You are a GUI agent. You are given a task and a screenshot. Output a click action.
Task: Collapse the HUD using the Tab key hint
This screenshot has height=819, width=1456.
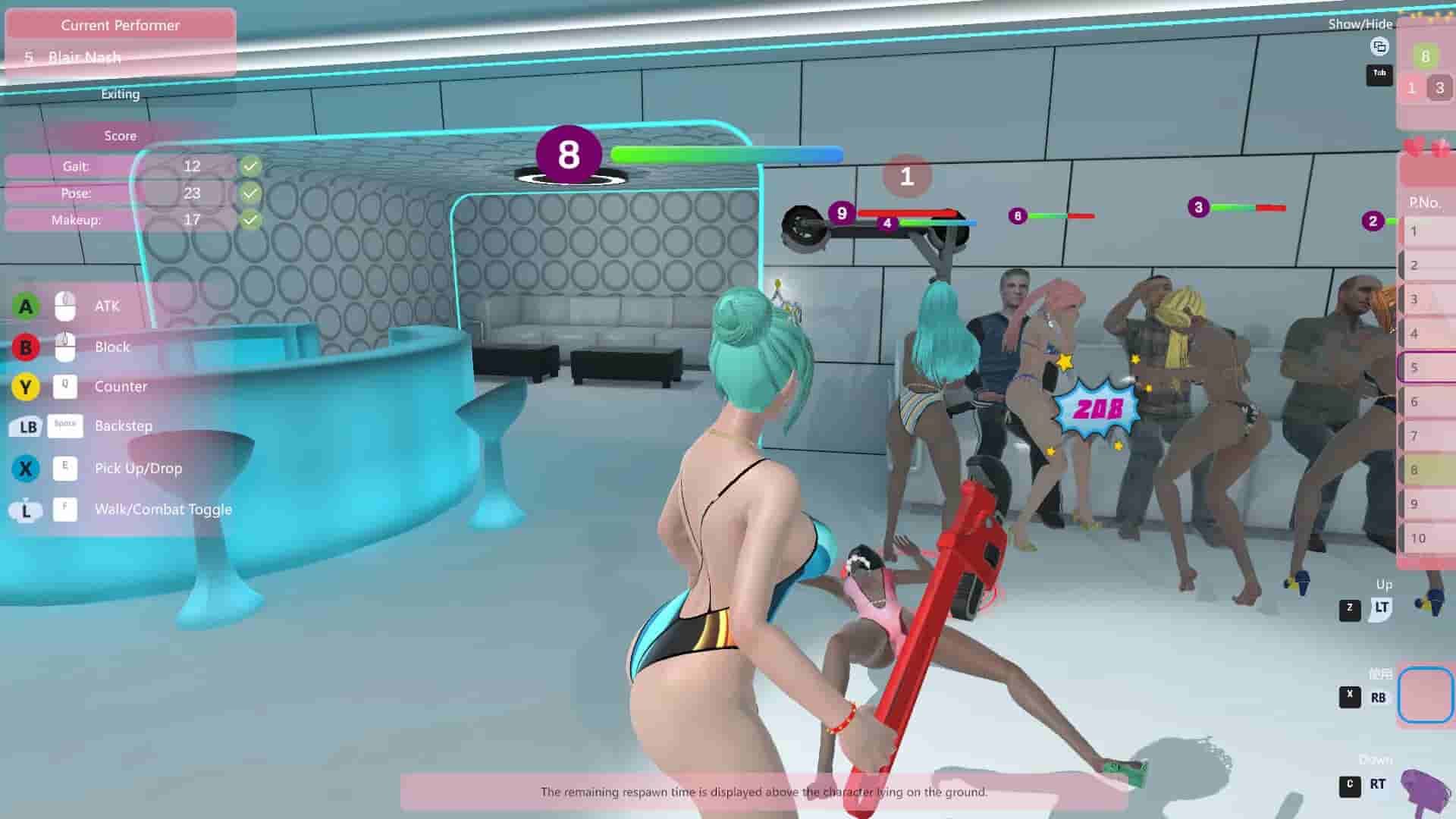click(1379, 74)
